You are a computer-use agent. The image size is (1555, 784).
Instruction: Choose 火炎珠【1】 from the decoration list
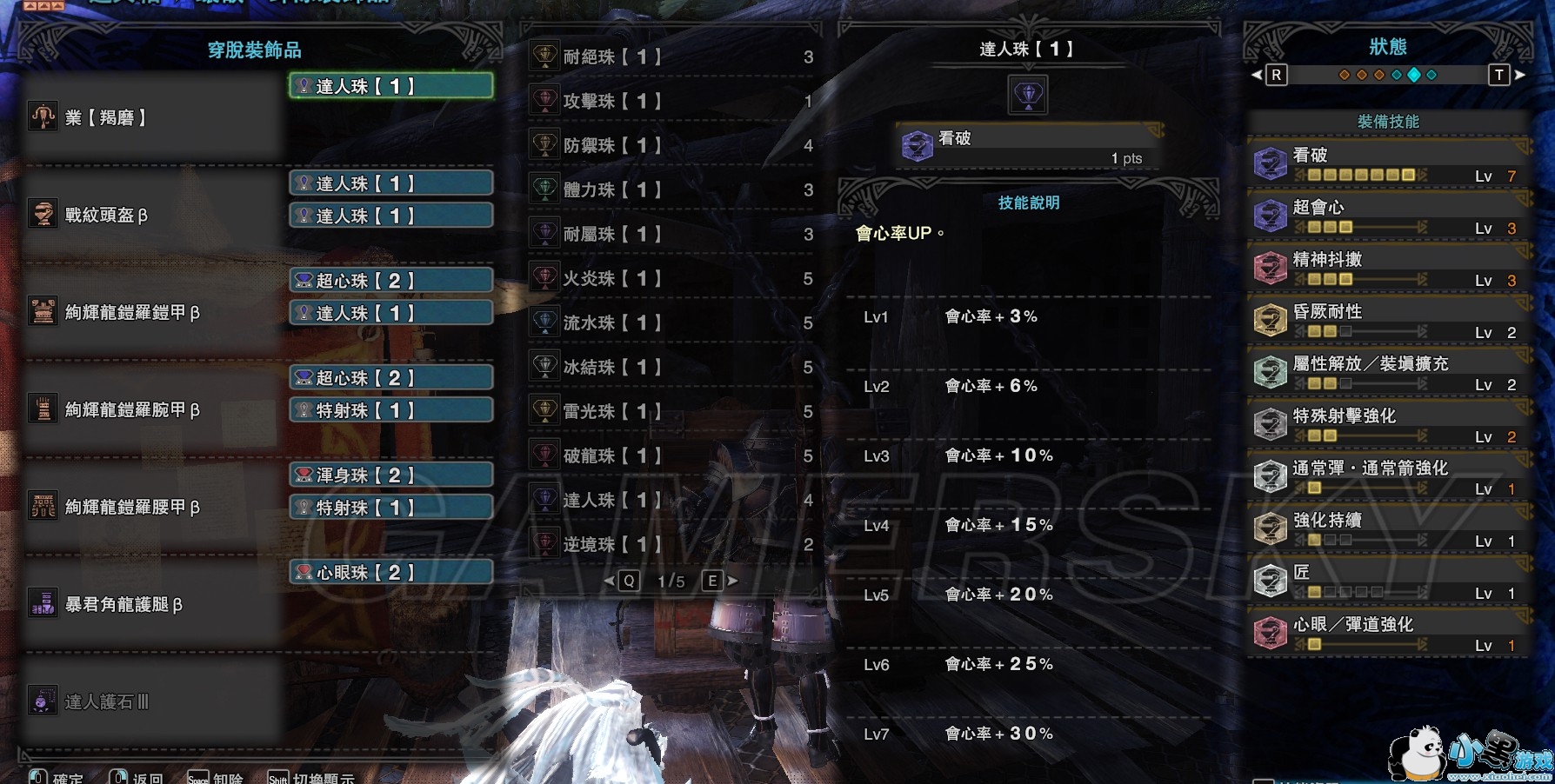coord(671,279)
